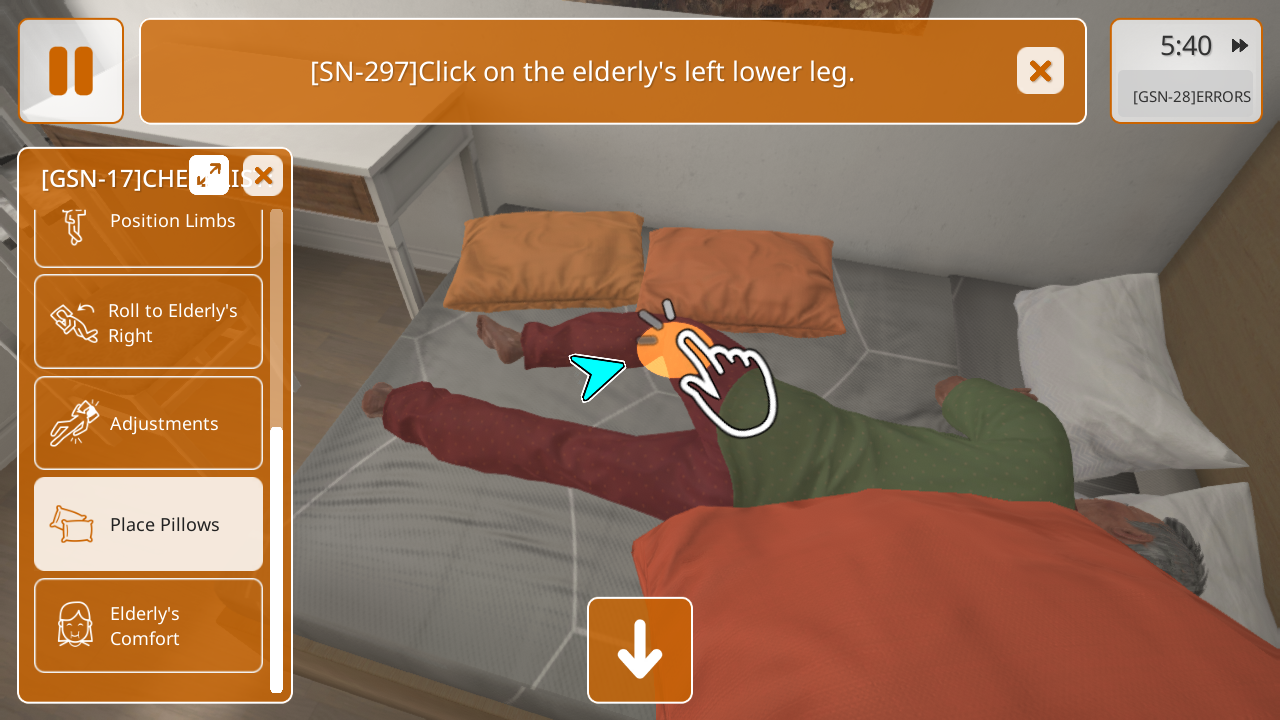
Task: Click the checklist scrollbar thumb
Action: tap(277, 557)
